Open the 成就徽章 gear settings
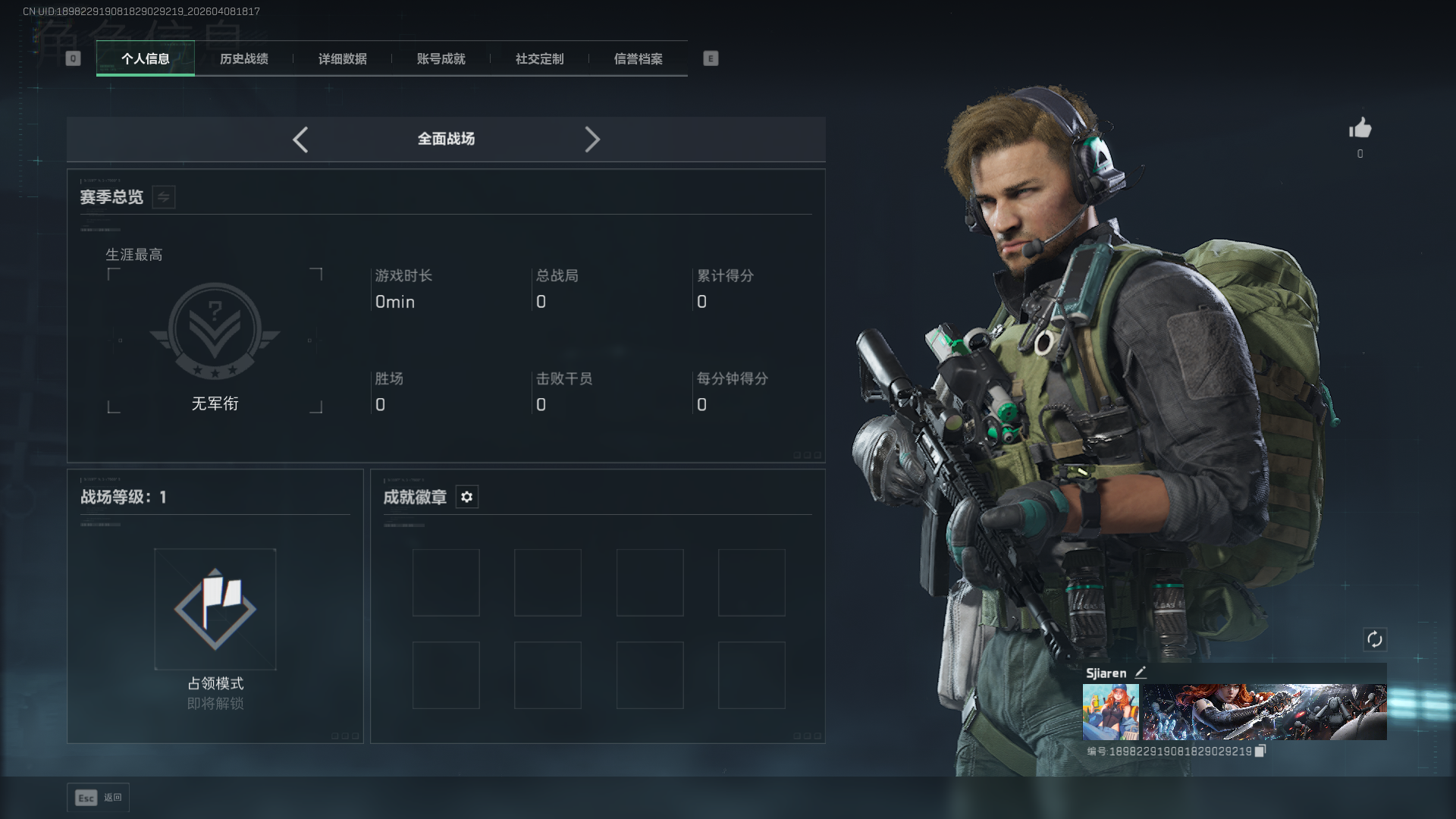 coord(467,497)
